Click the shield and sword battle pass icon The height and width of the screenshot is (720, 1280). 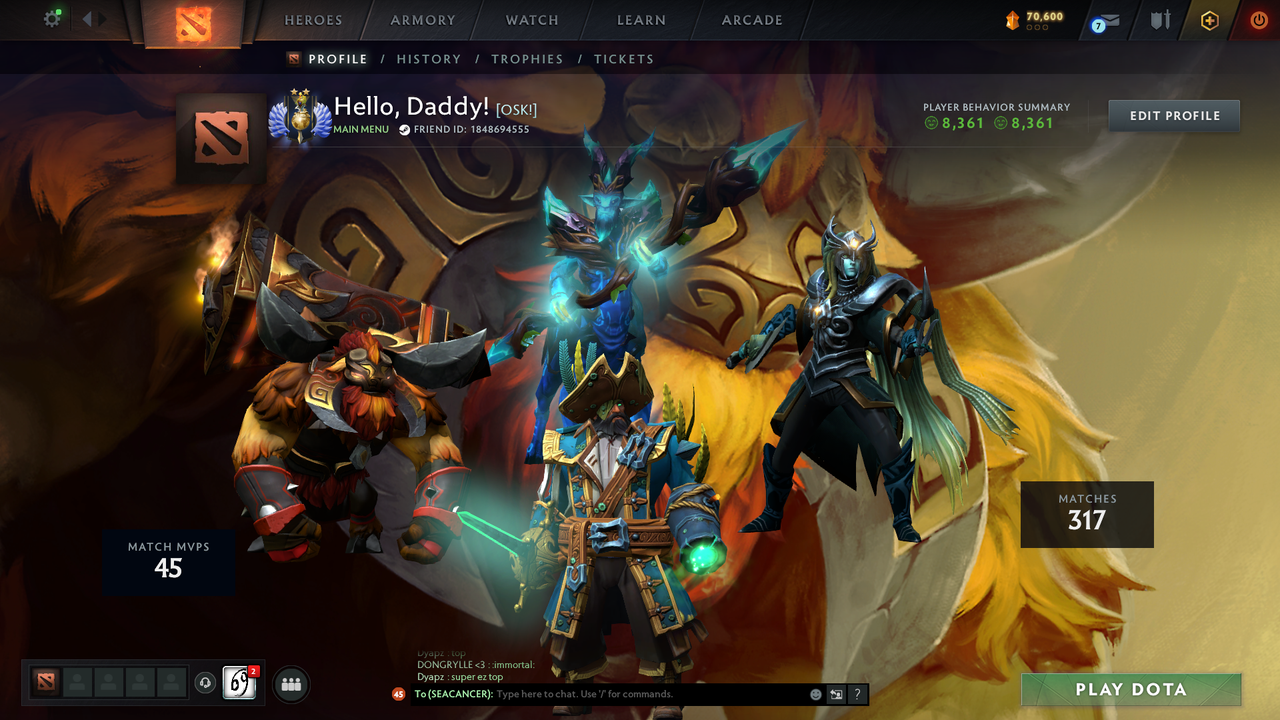coord(1161,18)
